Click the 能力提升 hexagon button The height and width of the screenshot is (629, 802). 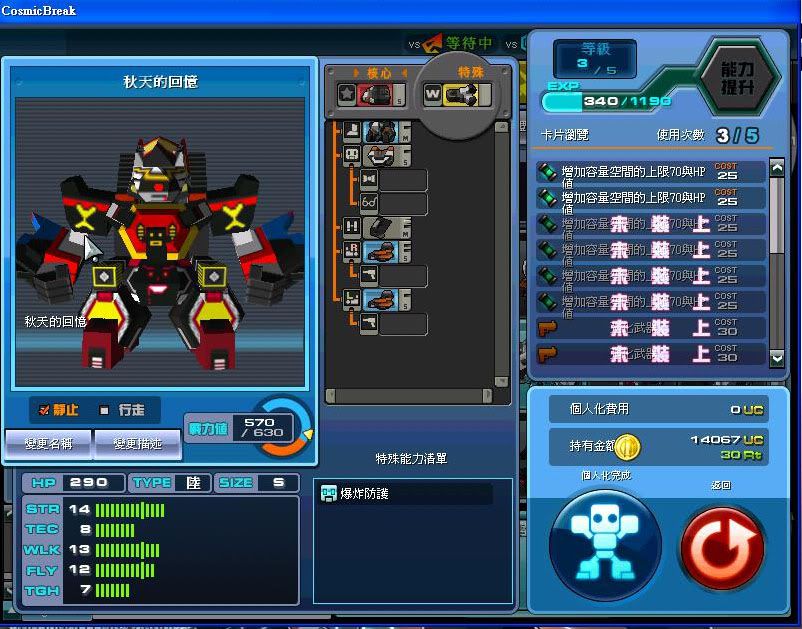pos(739,81)
